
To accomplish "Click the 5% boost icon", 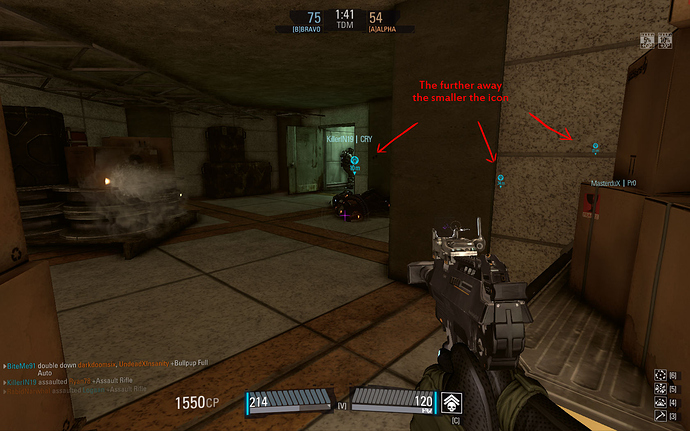I will [648, 43].
